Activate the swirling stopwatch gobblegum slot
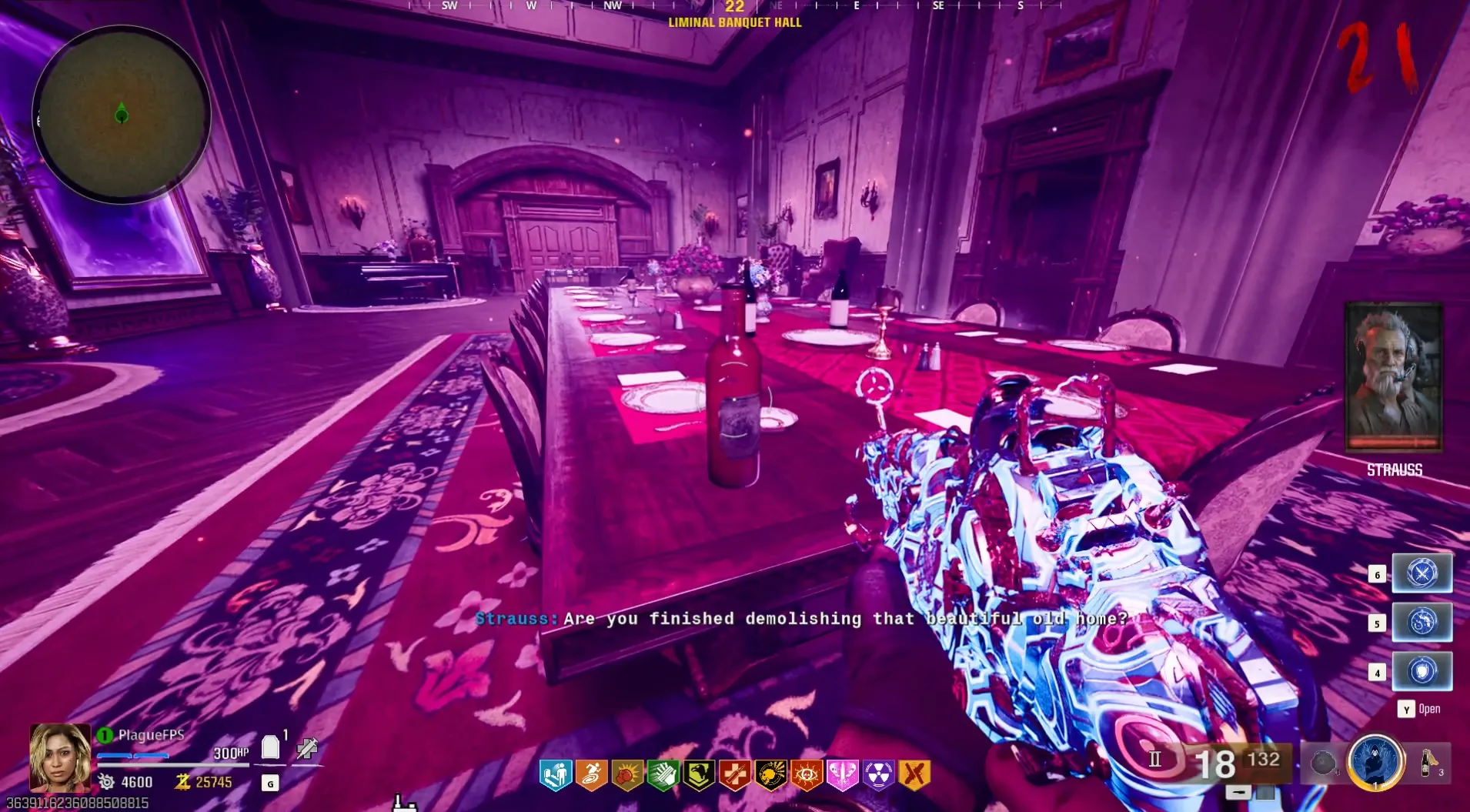1470x812 pixels. pos(1422,622)
